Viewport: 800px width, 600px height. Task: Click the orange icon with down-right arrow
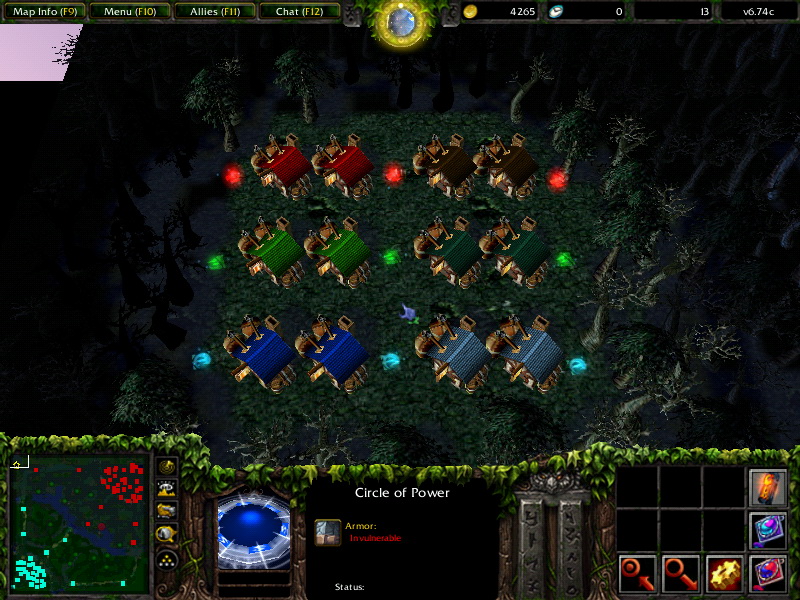point(681,574)
